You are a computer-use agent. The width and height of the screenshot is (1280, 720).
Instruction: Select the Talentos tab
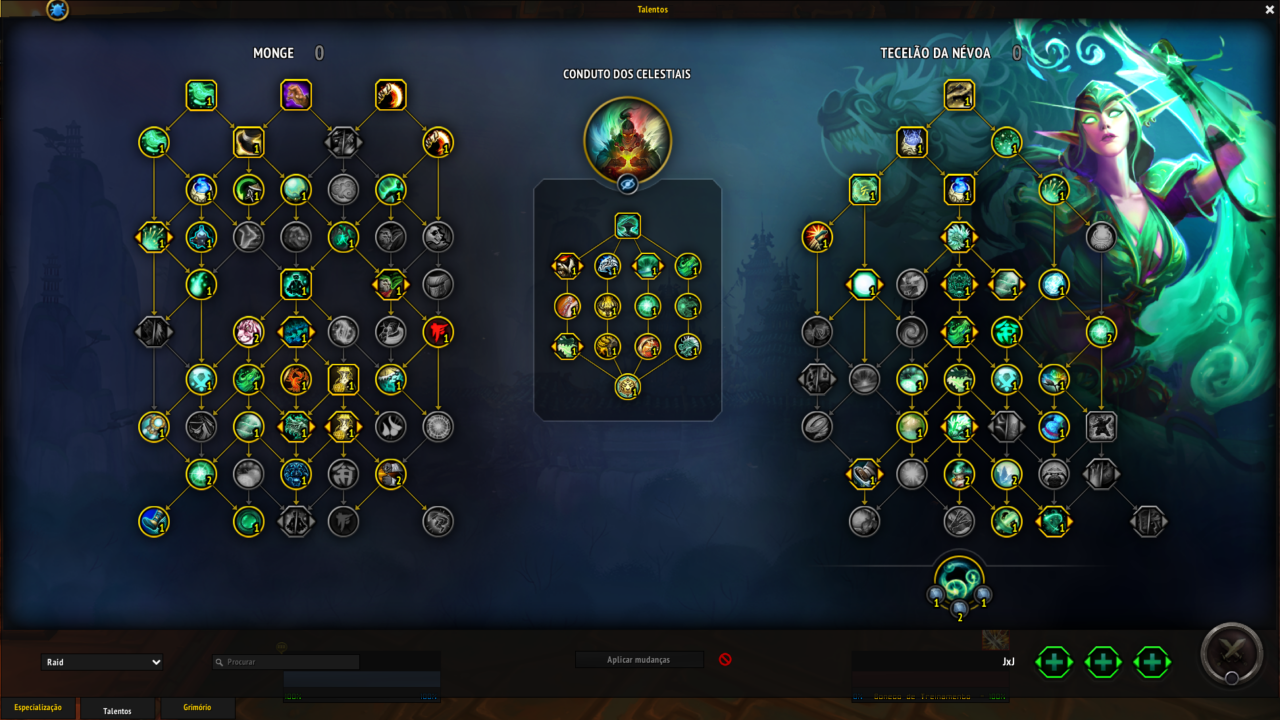tap(117, 710)
